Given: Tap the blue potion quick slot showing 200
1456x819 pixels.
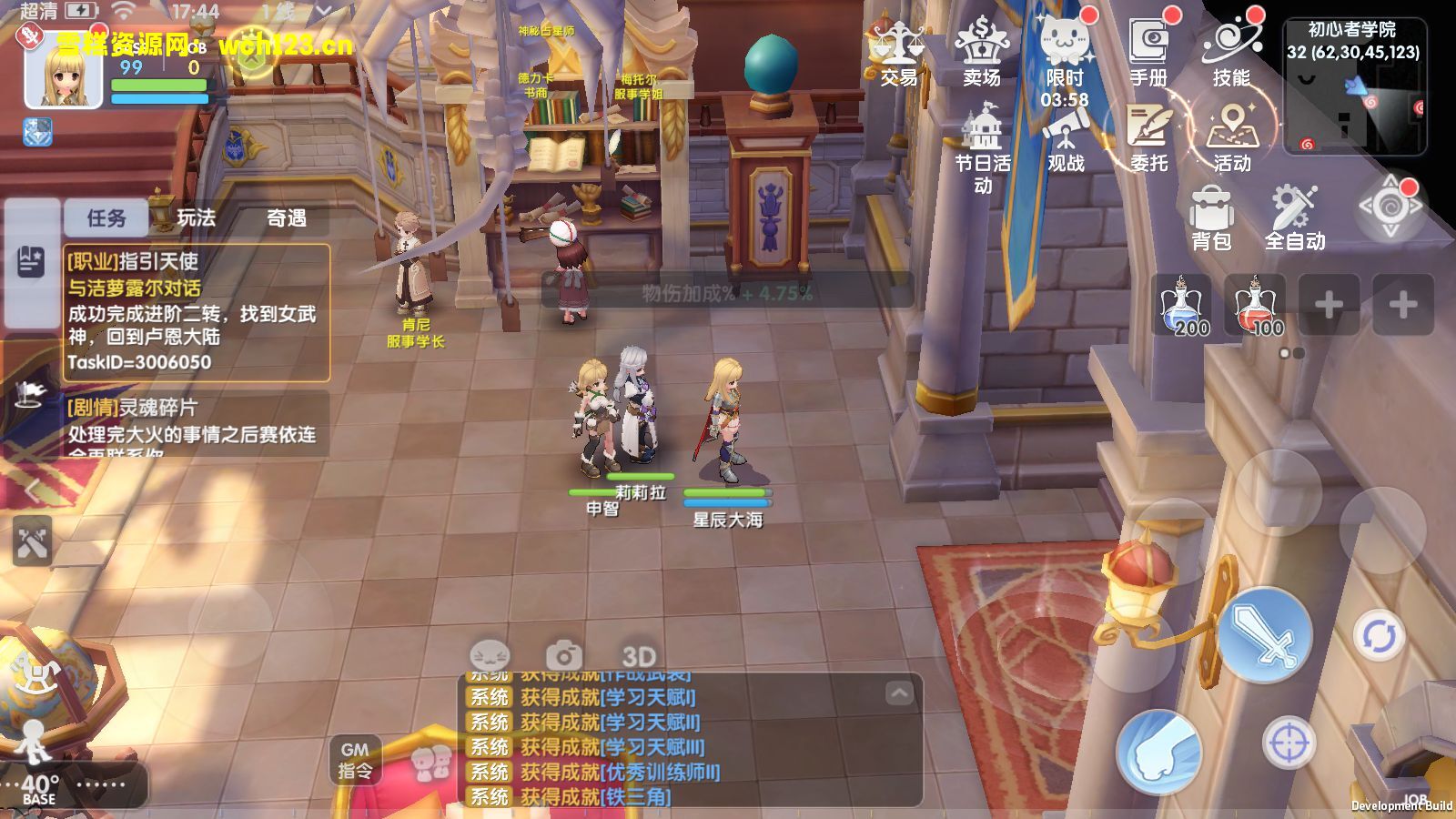Looking at the screenshot, I should pos(1184,309).
